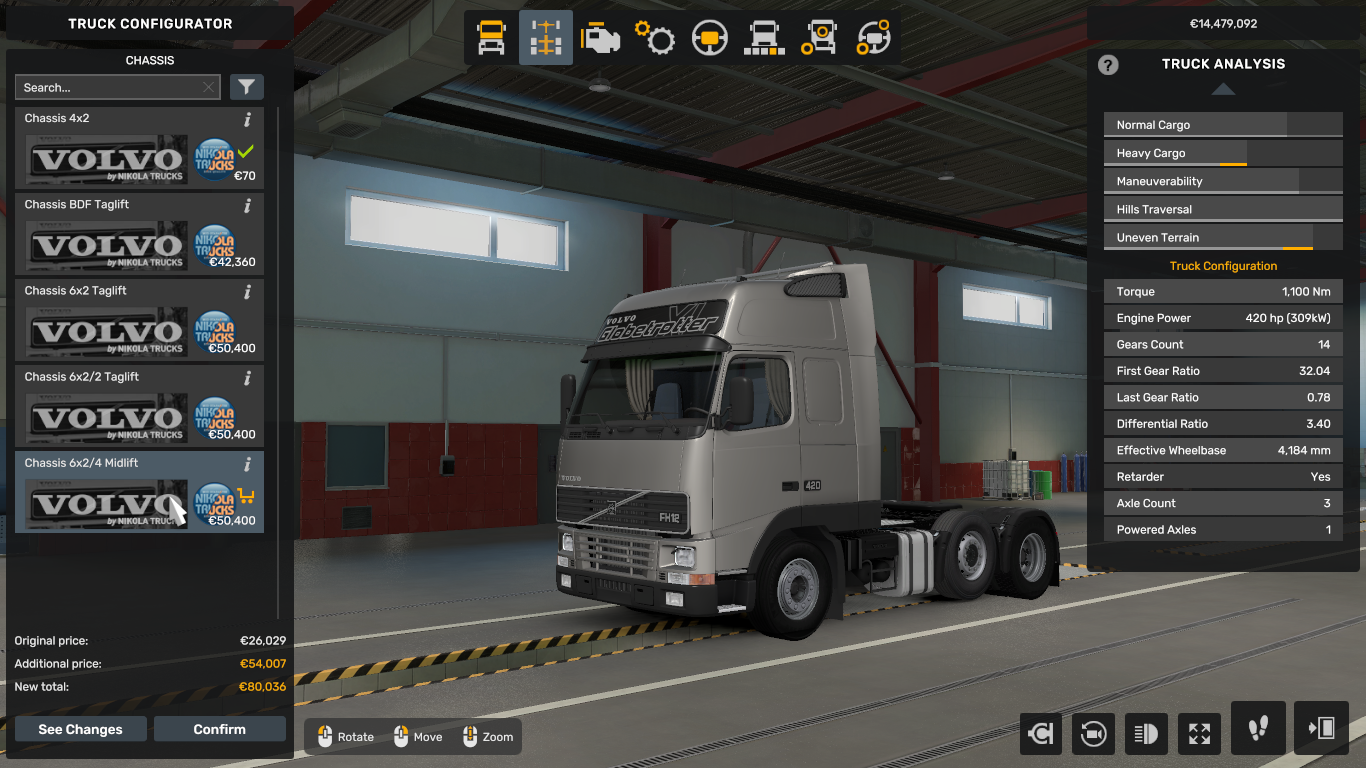Screen dimensions: 1366x768
Task: Open the chassis filter funnel button
Action: (247, 88)
